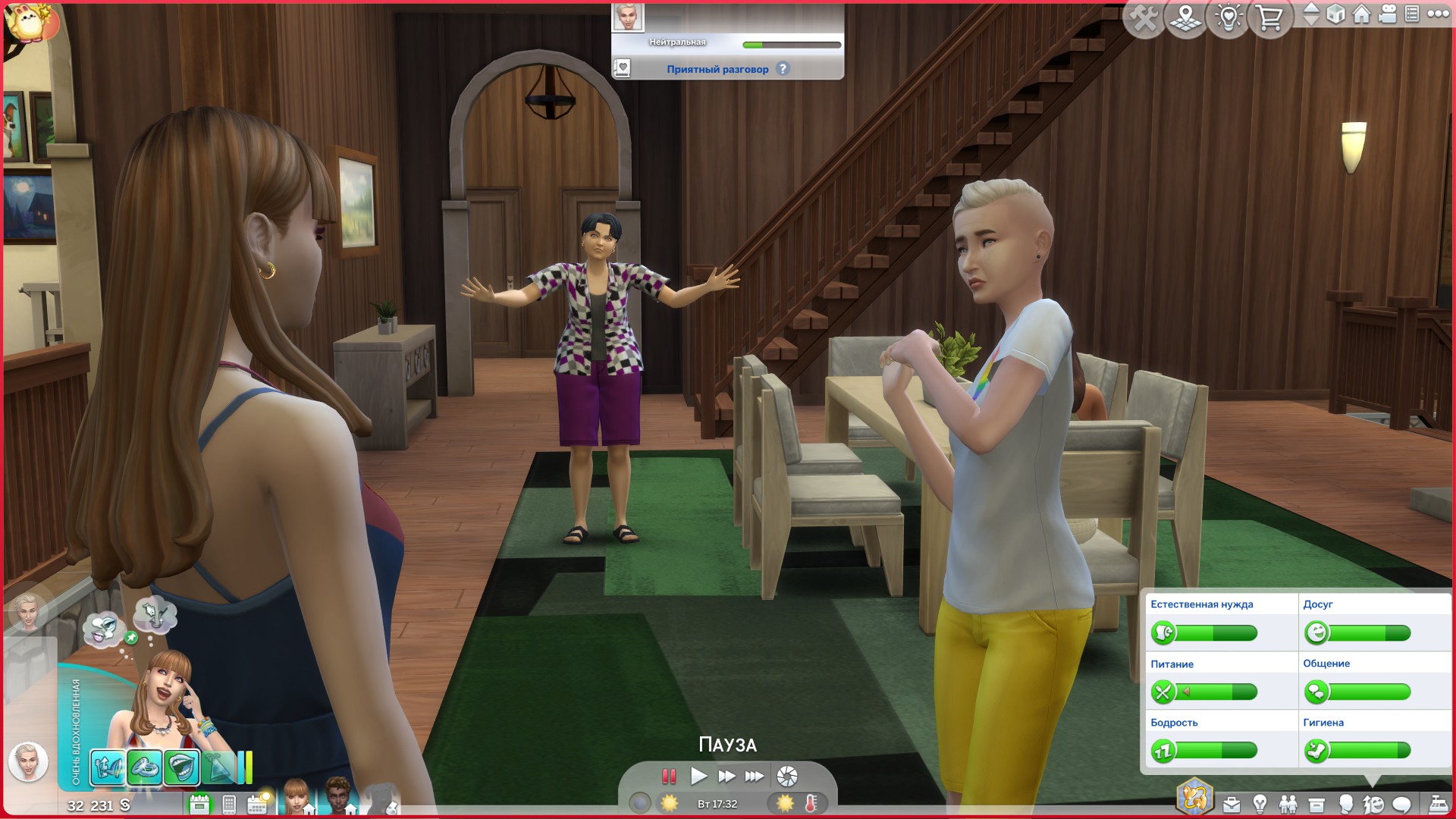Toggle the walls view cube icon
The width and height of the screenshot is (1456, 819).
(x=1336, y=14)
